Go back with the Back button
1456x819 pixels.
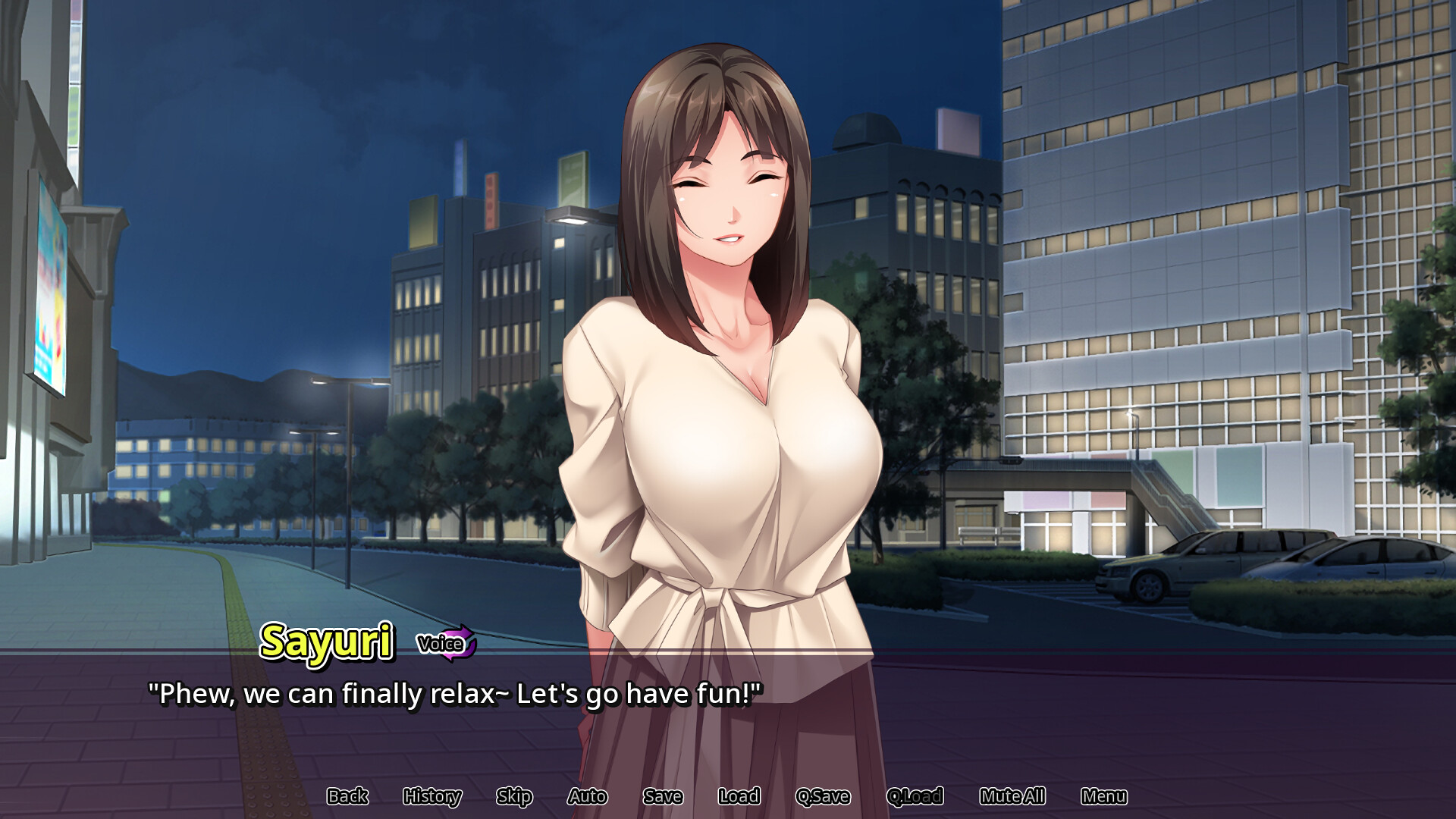click(x=347, y=796)
